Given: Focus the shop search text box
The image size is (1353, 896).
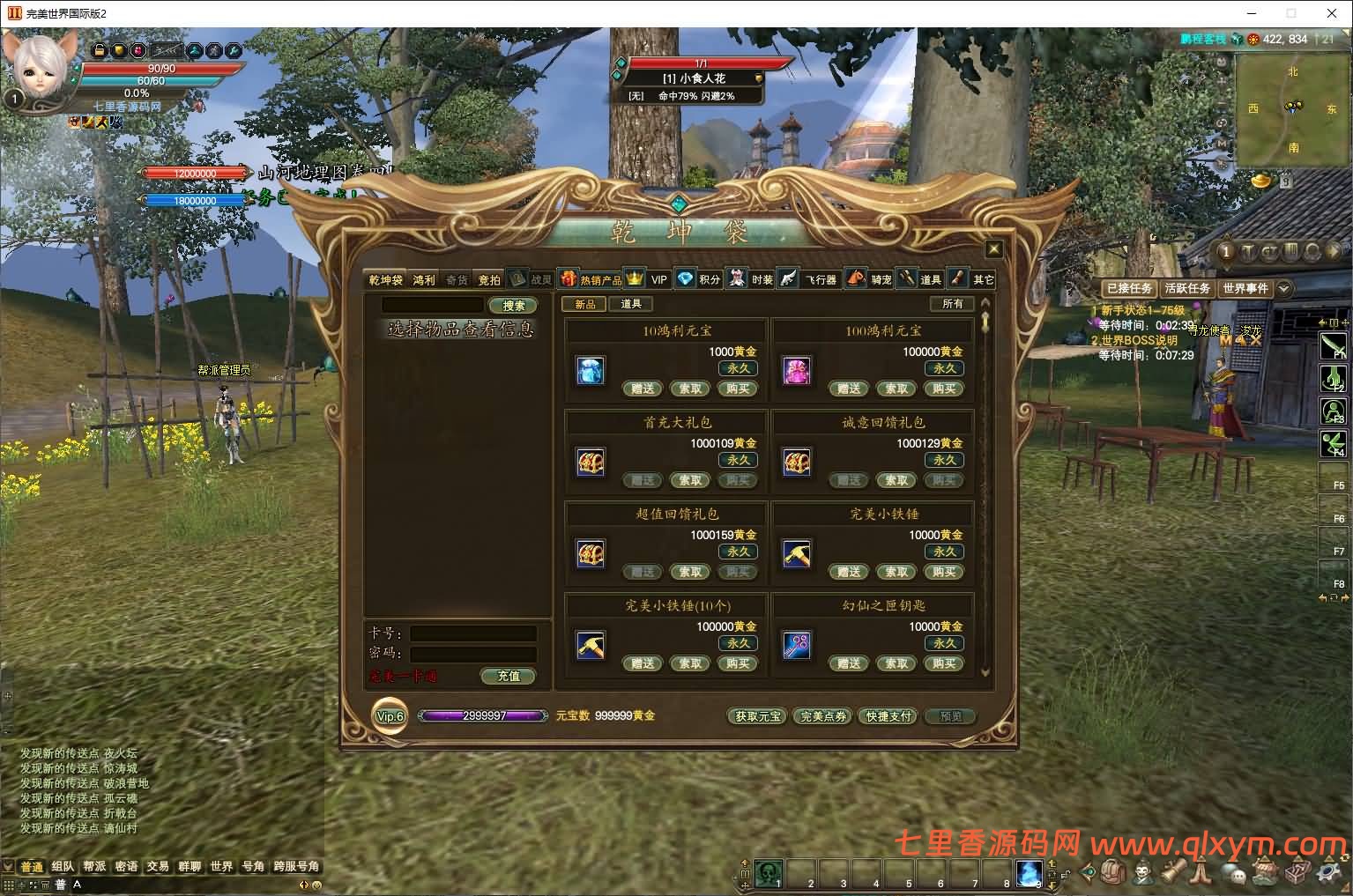Looking at the screenshot, I should point(432,305).
